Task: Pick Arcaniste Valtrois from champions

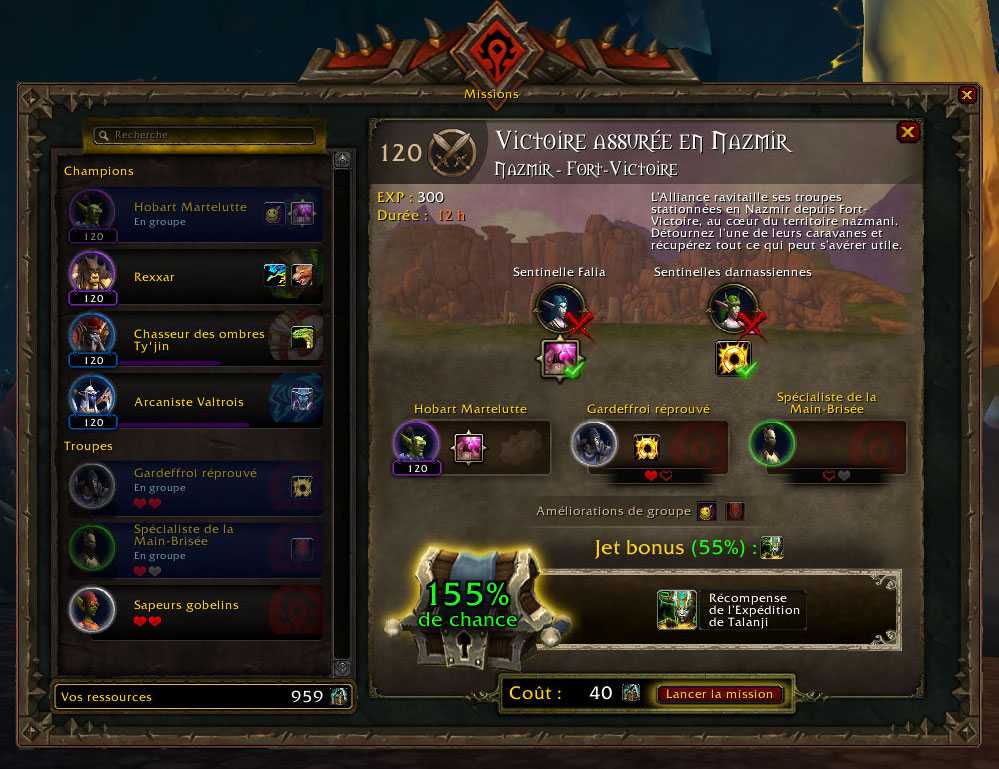Action: 195,402
